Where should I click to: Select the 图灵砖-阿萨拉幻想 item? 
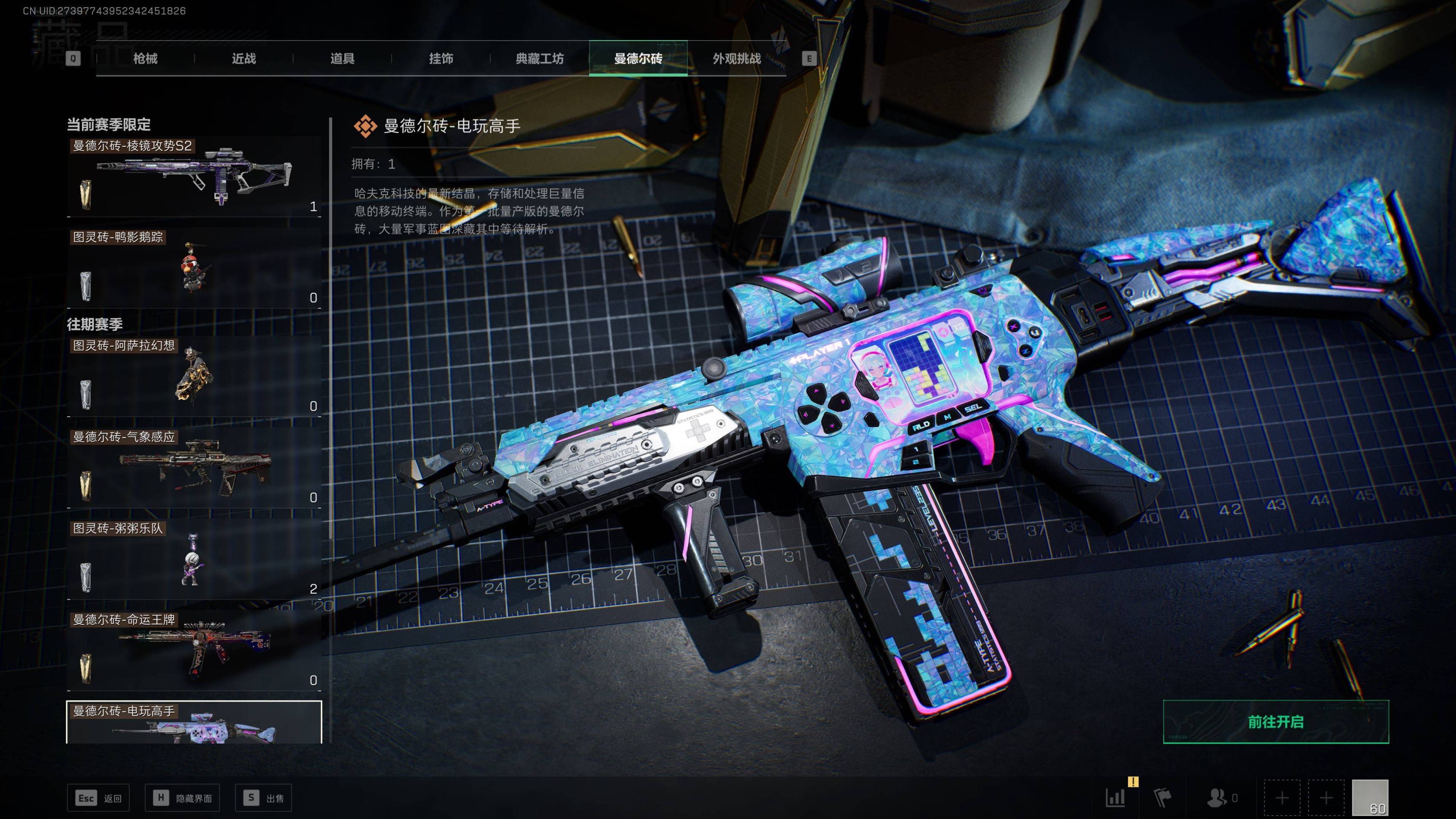[x=194, y=376]
